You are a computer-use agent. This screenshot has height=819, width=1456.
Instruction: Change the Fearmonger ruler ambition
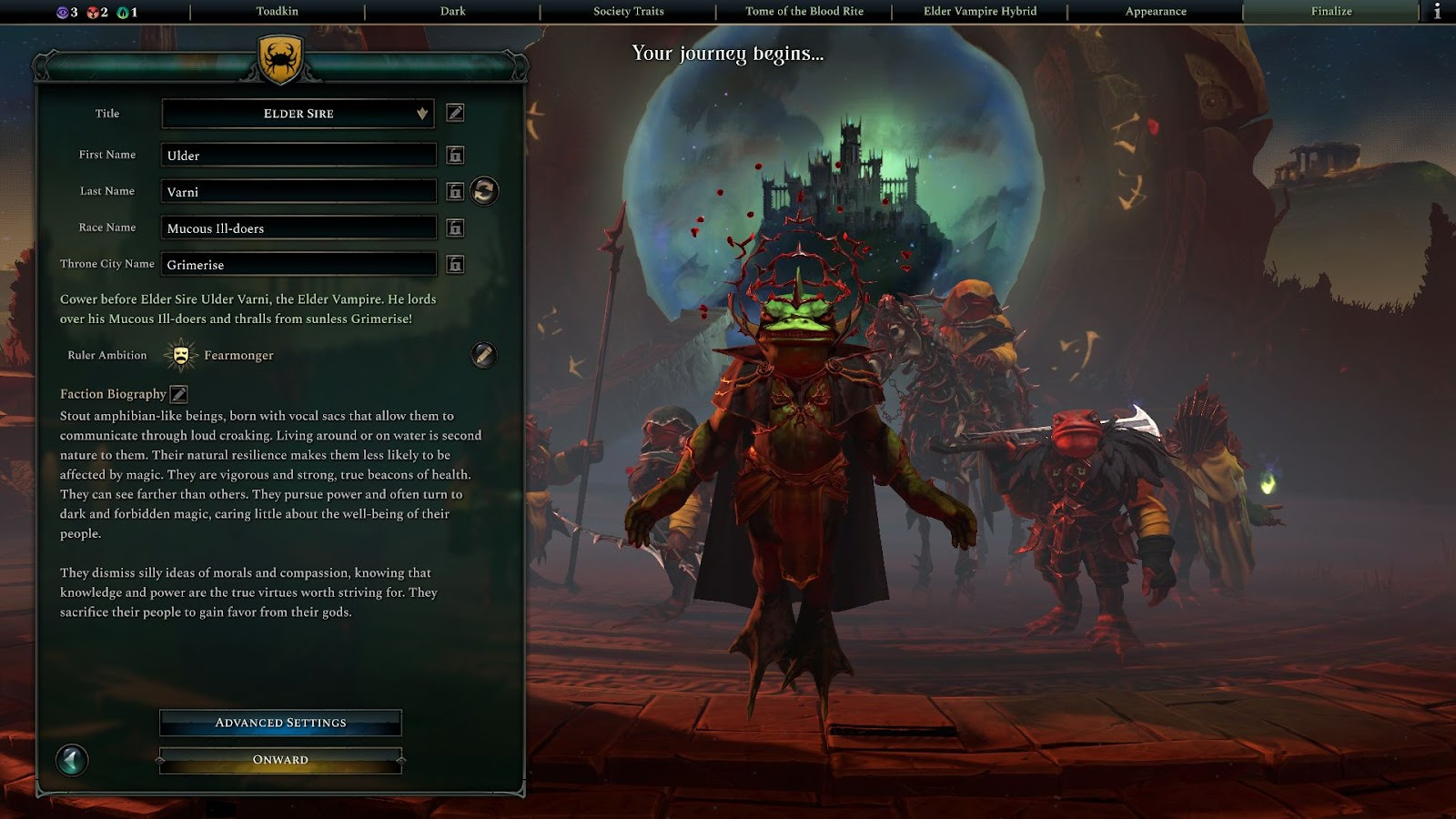483,355
